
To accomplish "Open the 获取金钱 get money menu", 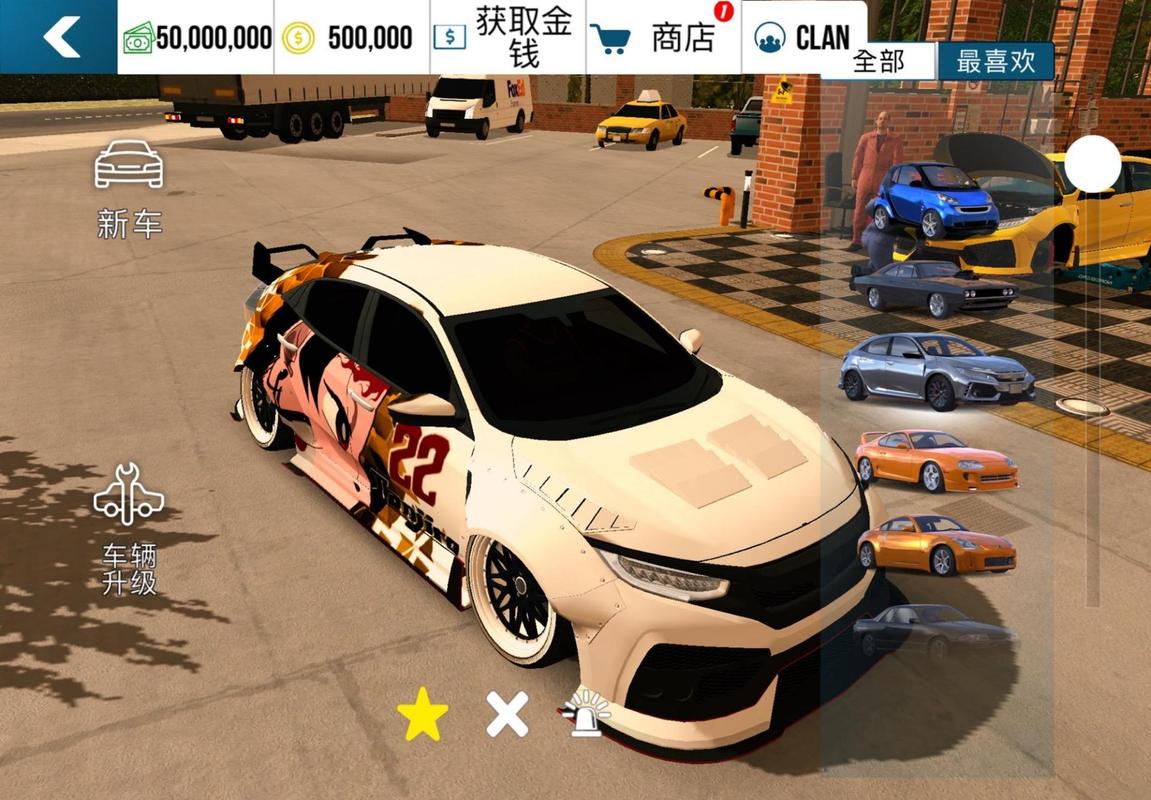I will coord(508,37).
